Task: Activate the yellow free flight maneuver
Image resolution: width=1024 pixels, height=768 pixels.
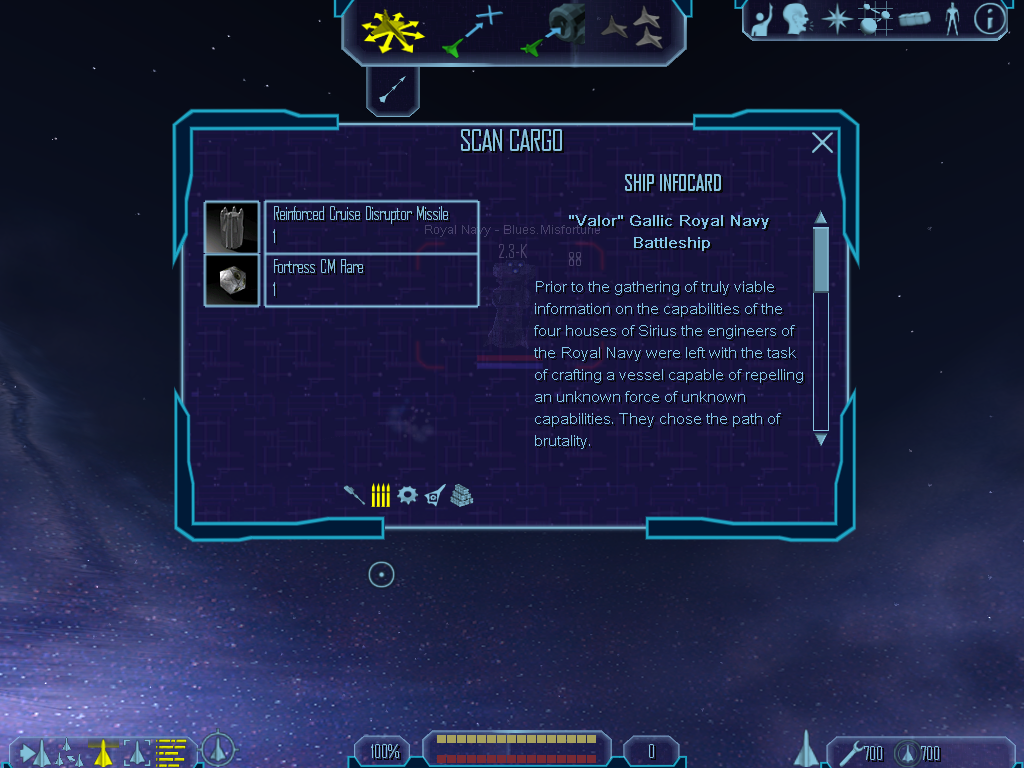Action: pyautogui.click(x=393, y=29)
